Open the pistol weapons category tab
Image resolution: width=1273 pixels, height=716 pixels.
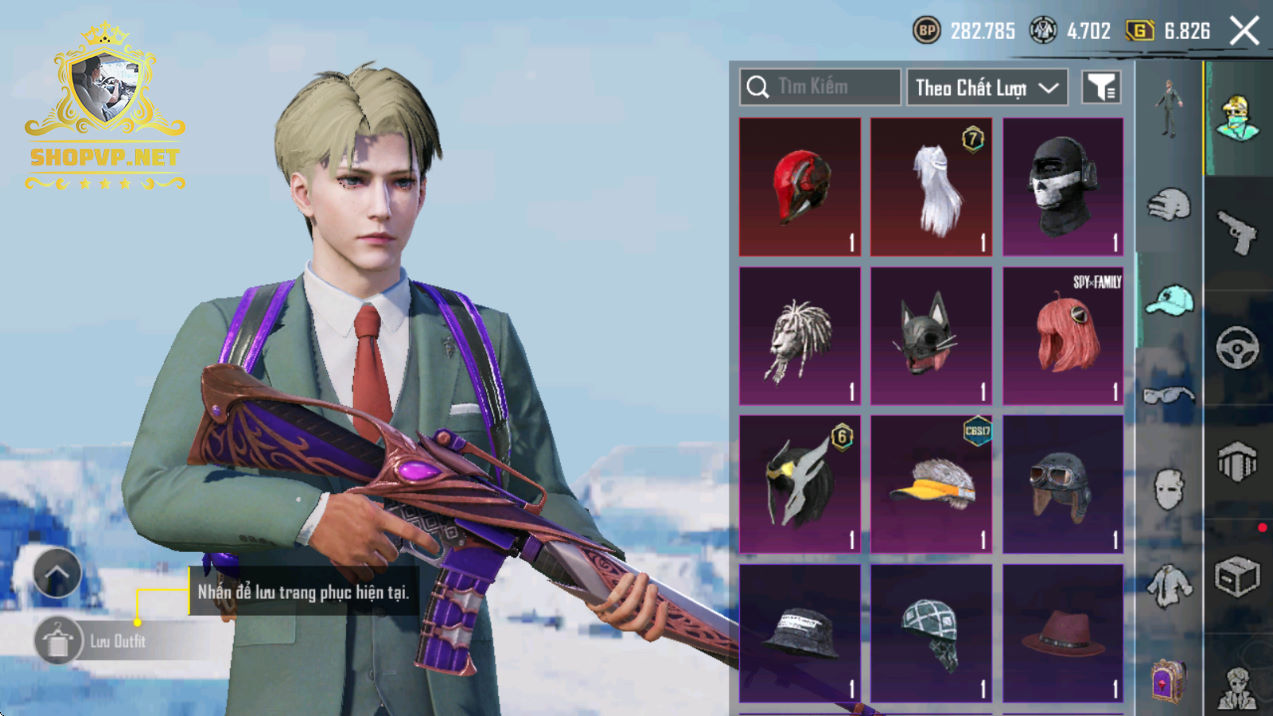tap(1238, 232)
